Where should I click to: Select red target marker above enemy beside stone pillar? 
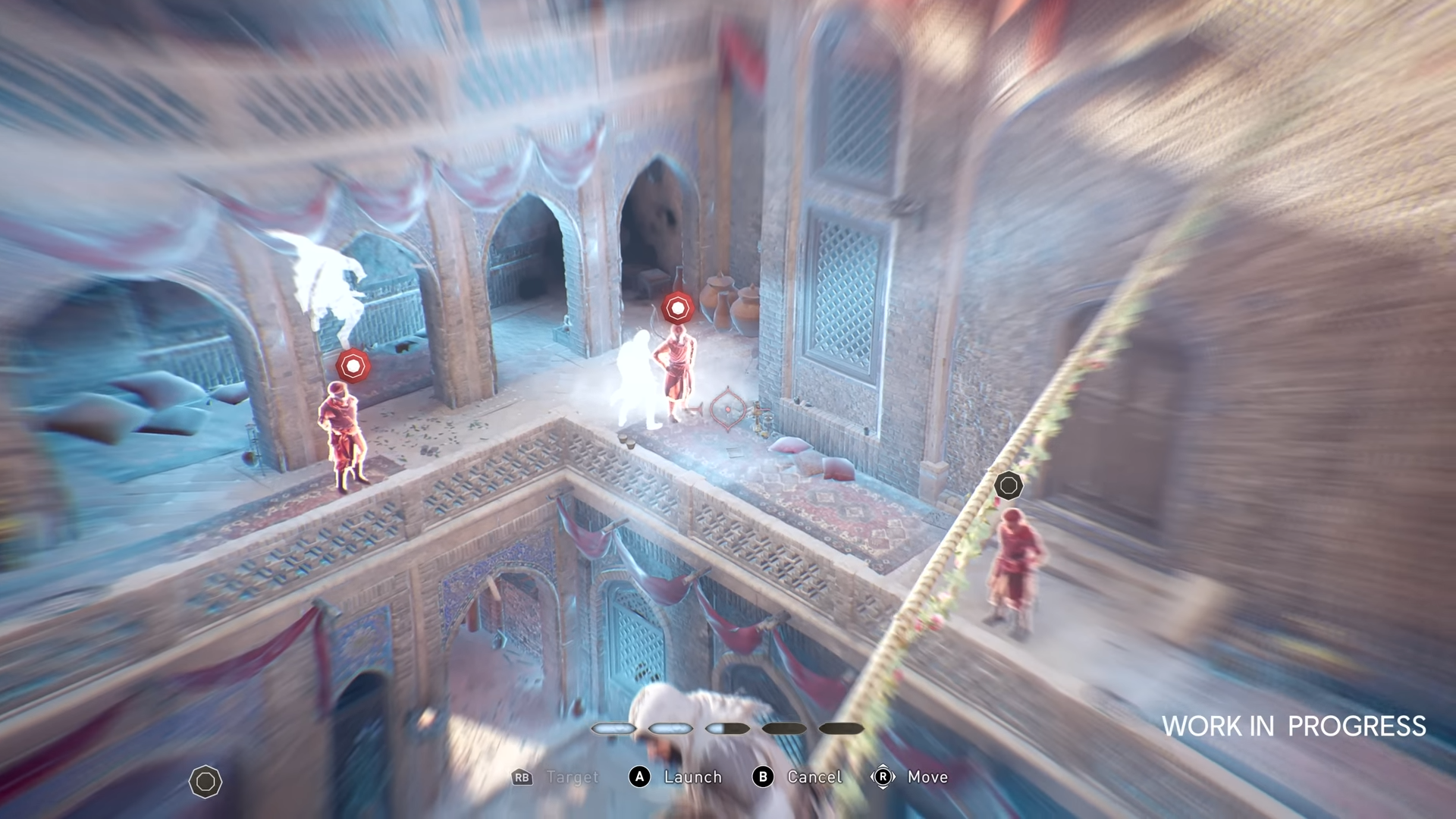click(x=353, y=366)
